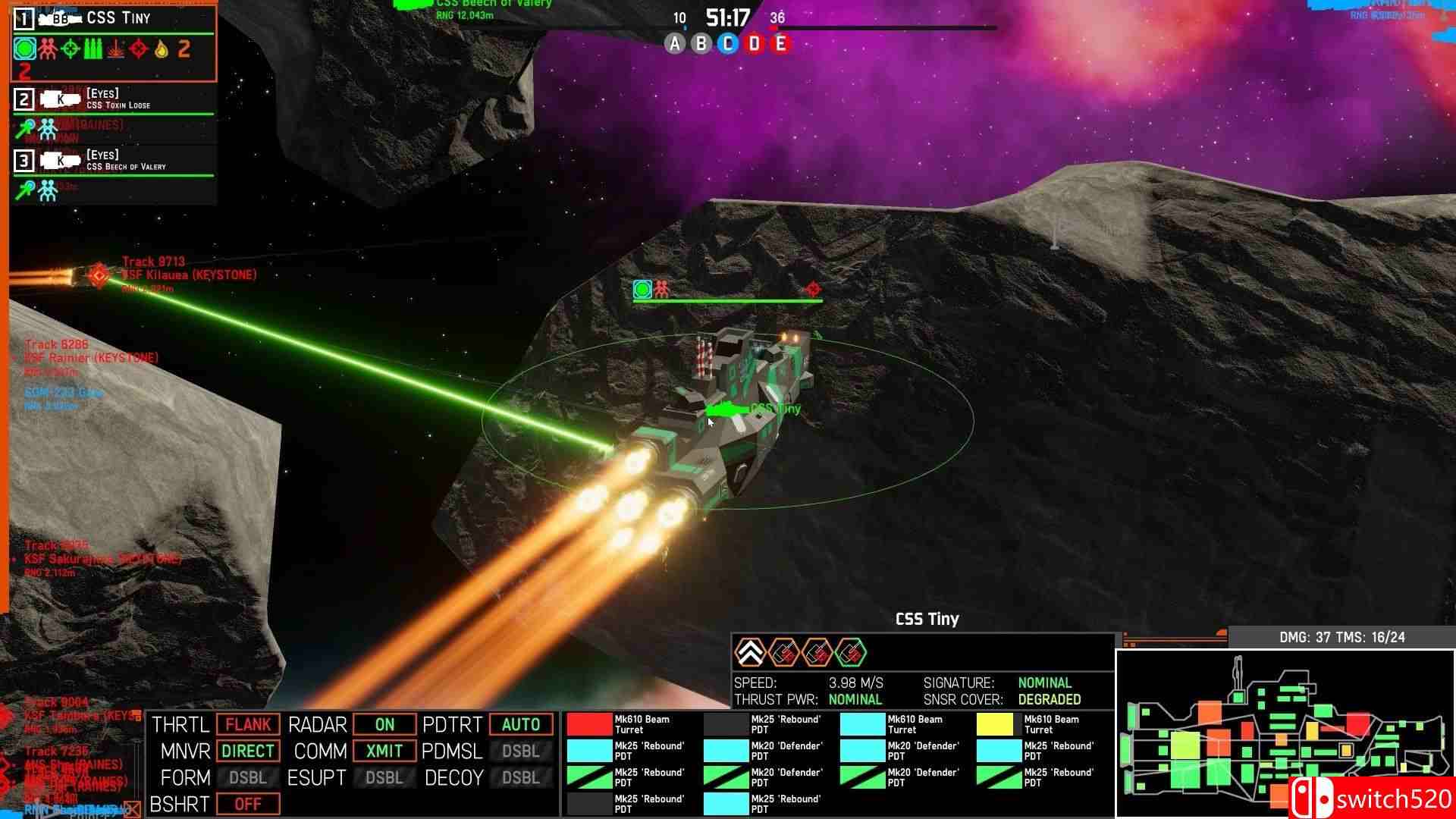Click capture point A indicator
Screen dimensions: 1456x819
click(674, 44)
